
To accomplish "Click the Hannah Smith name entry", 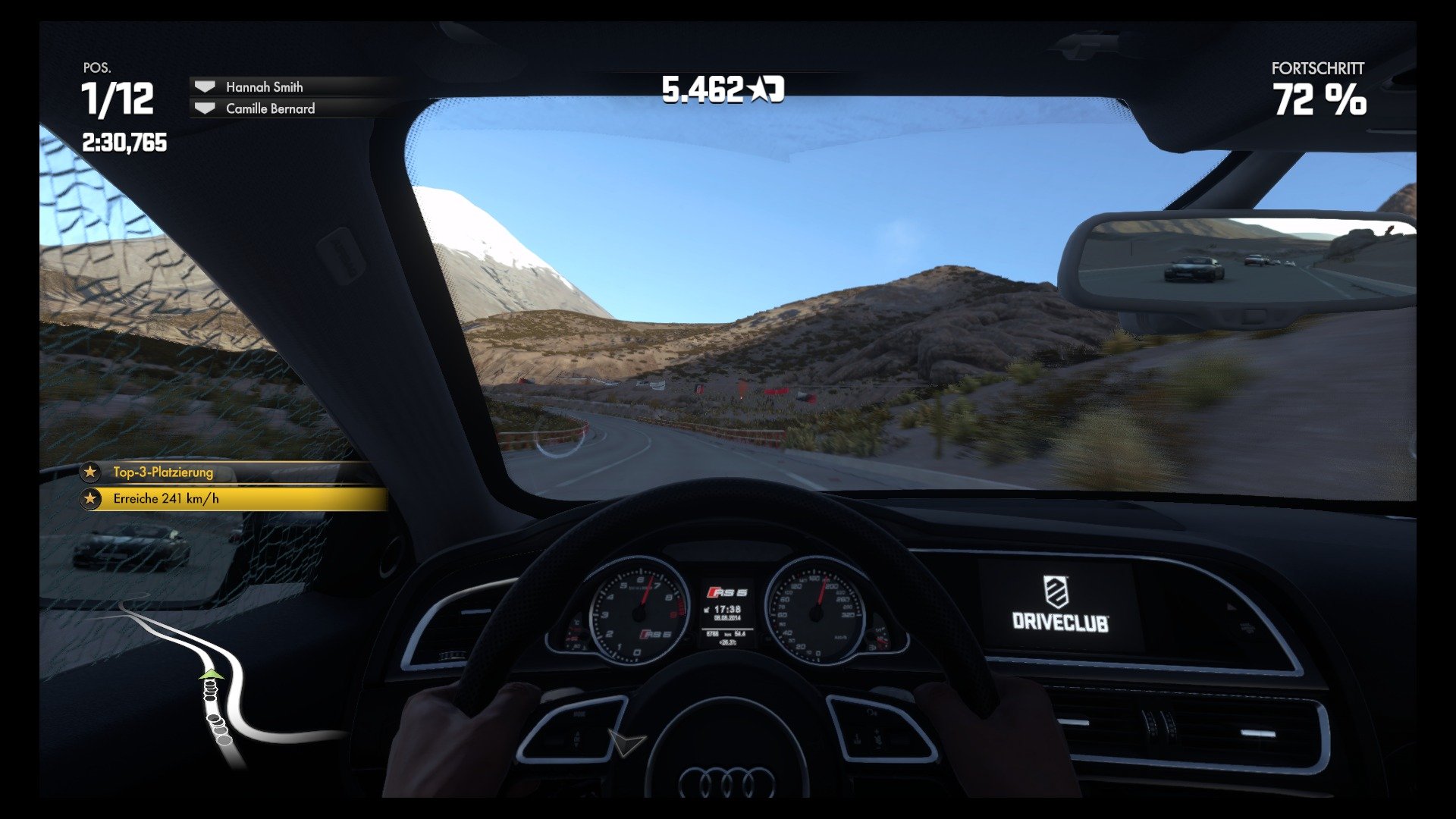I will 263,86.
